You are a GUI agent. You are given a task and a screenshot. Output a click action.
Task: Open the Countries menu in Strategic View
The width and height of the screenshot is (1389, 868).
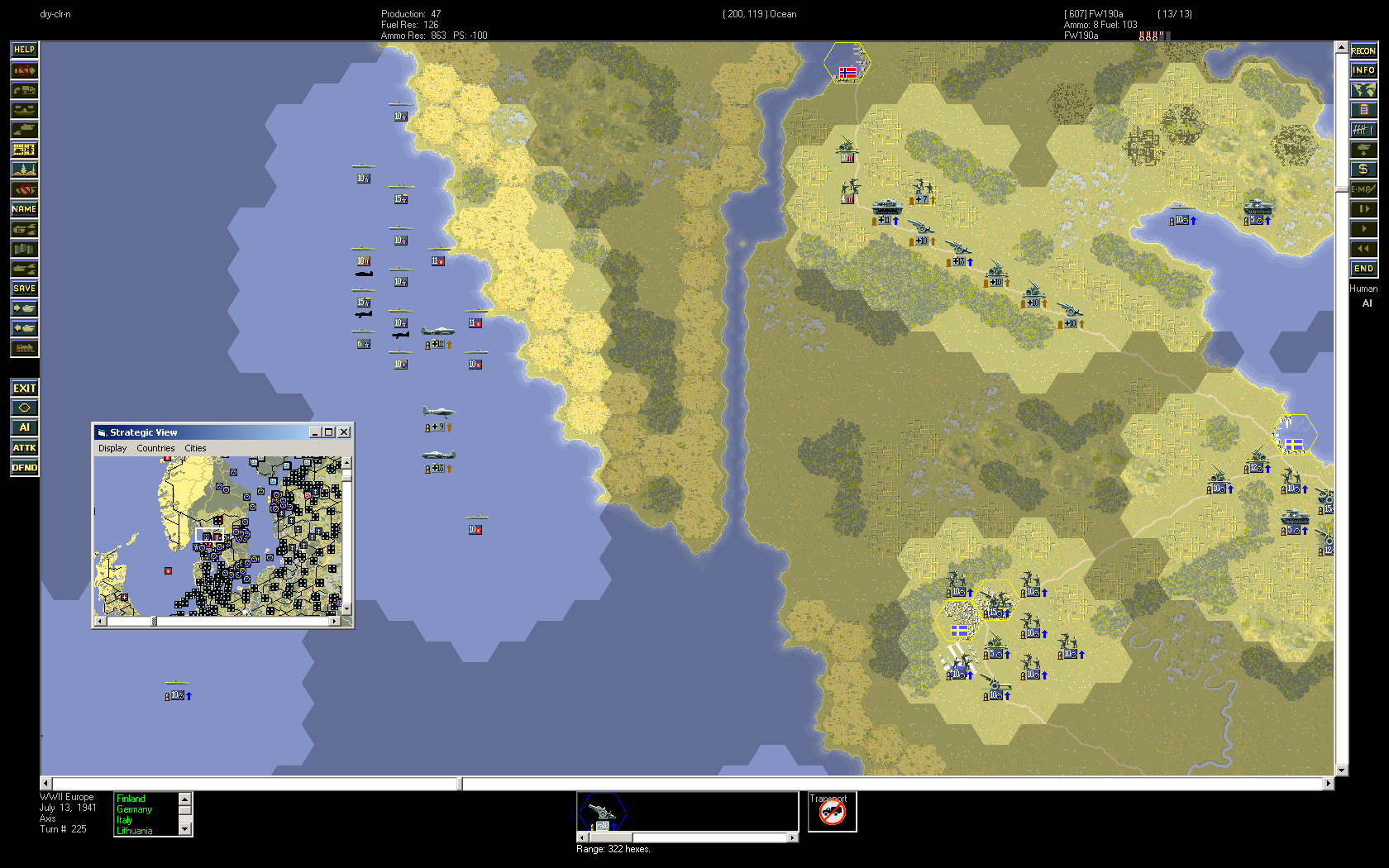(155, 448)
